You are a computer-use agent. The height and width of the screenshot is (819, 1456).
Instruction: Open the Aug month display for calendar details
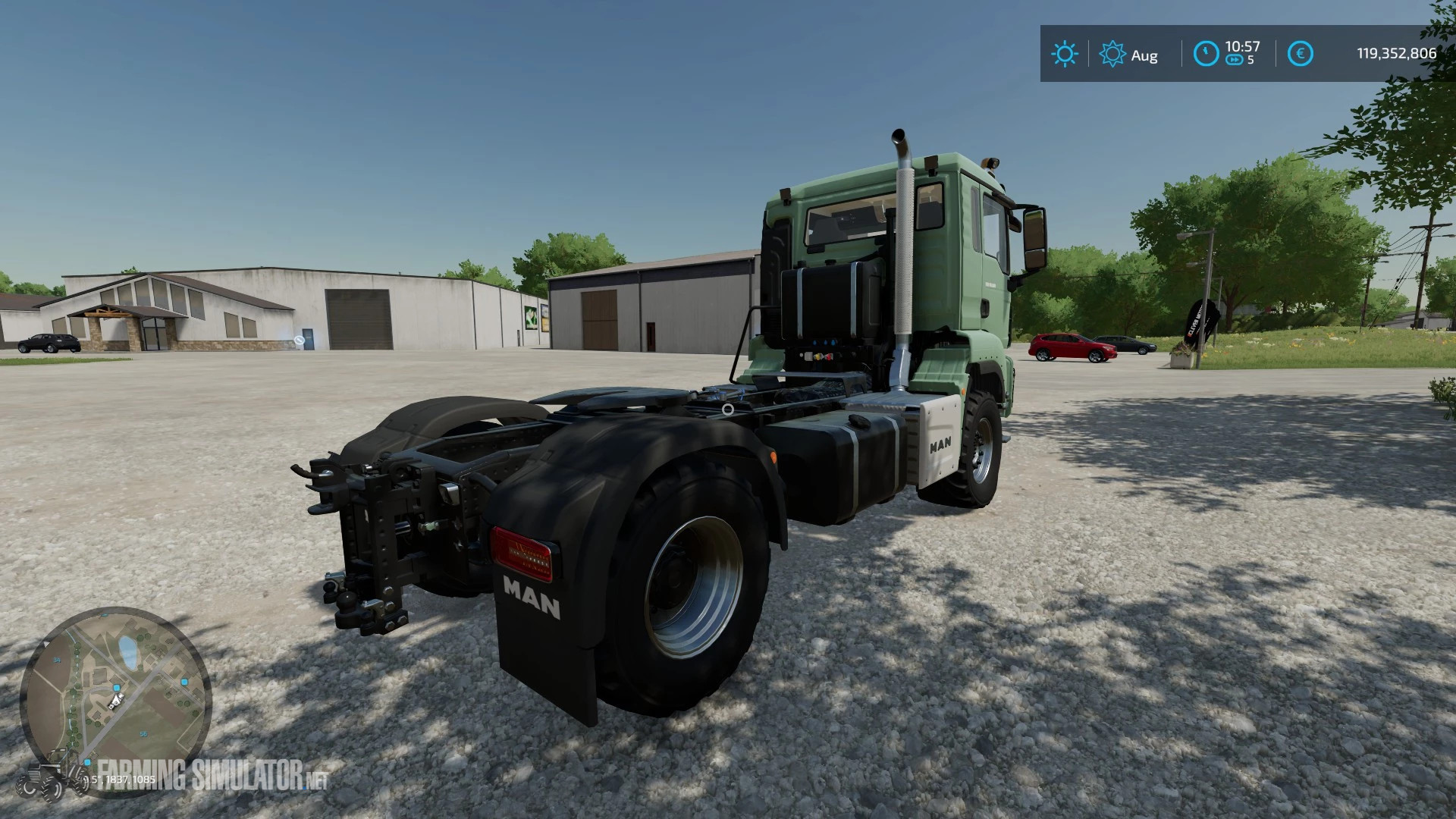(1144, 55)
